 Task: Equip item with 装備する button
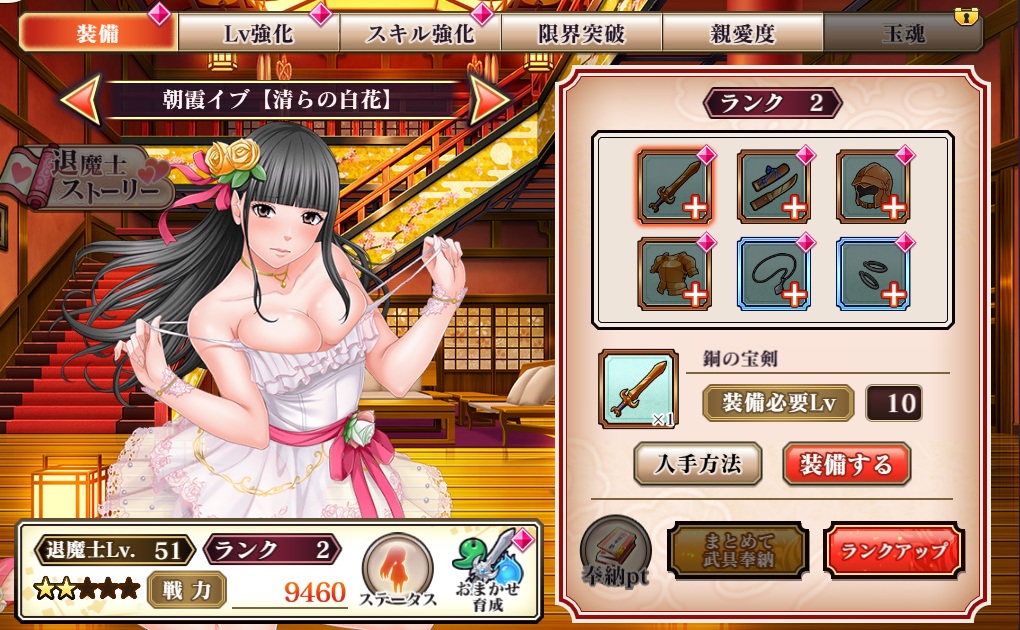pyautogui.click(x=846, y=464)
